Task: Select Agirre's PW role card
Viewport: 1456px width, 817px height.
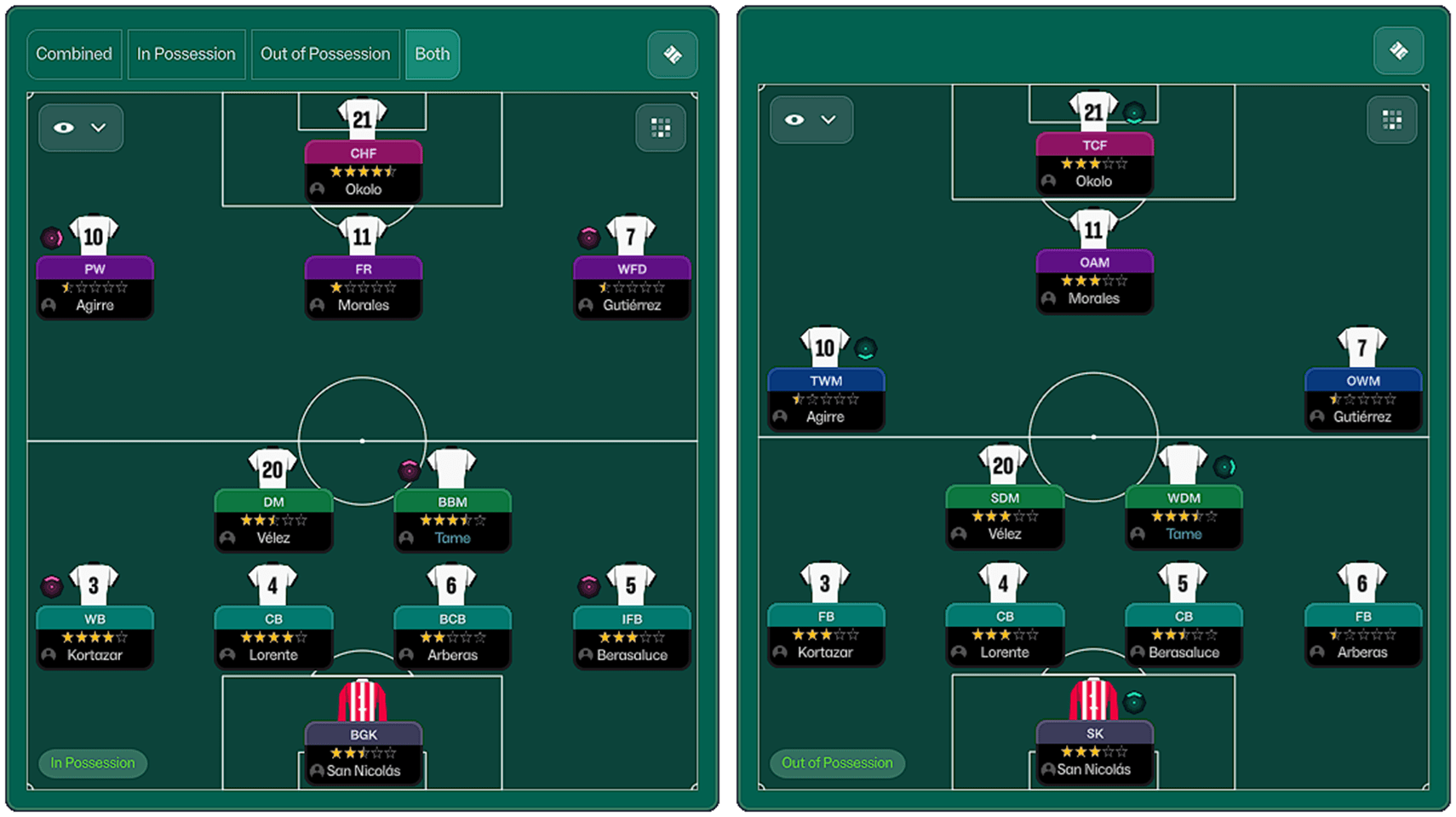Action: click(95, 287)
